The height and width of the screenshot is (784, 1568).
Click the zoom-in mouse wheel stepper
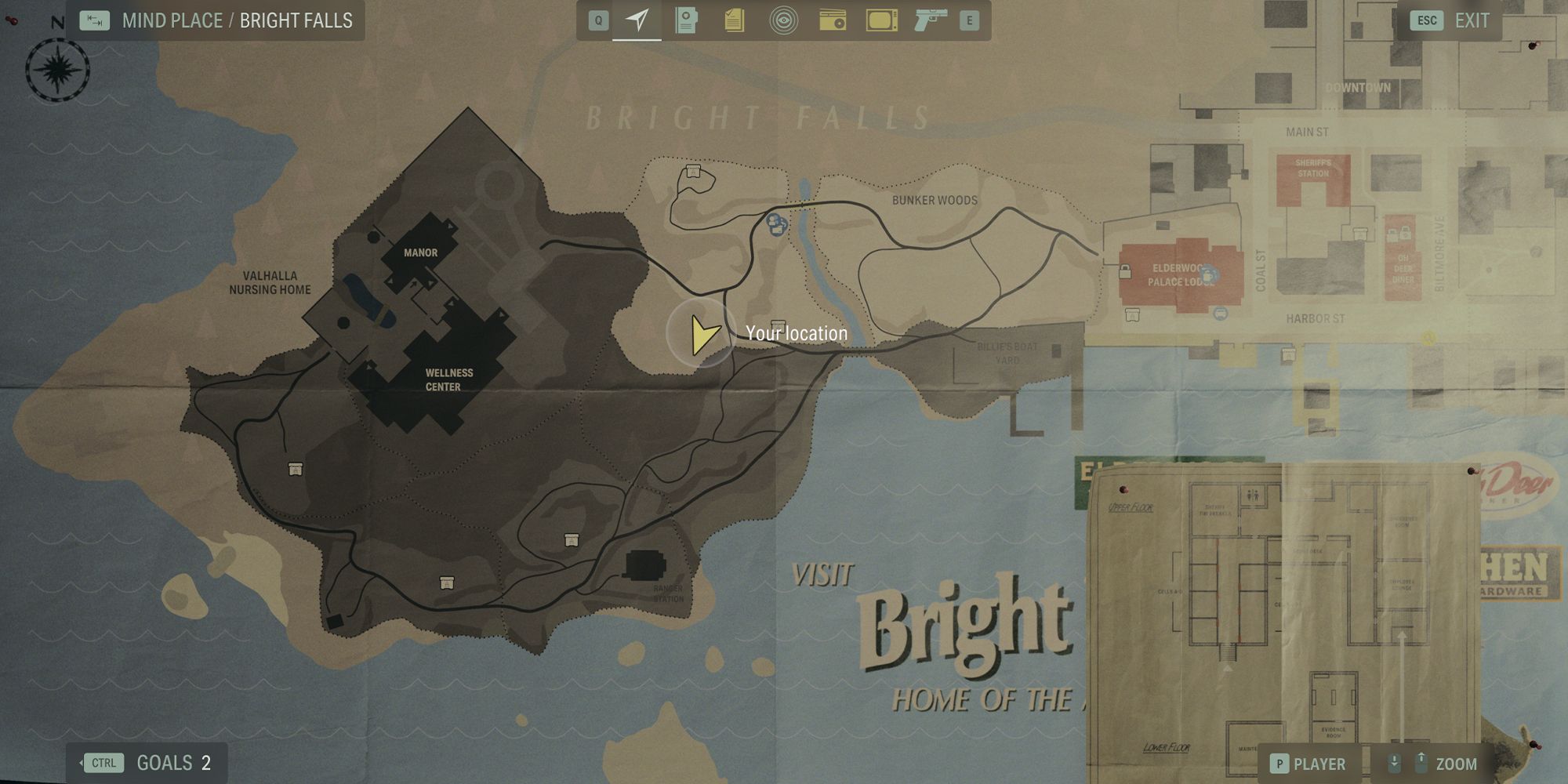(1420, 760)
